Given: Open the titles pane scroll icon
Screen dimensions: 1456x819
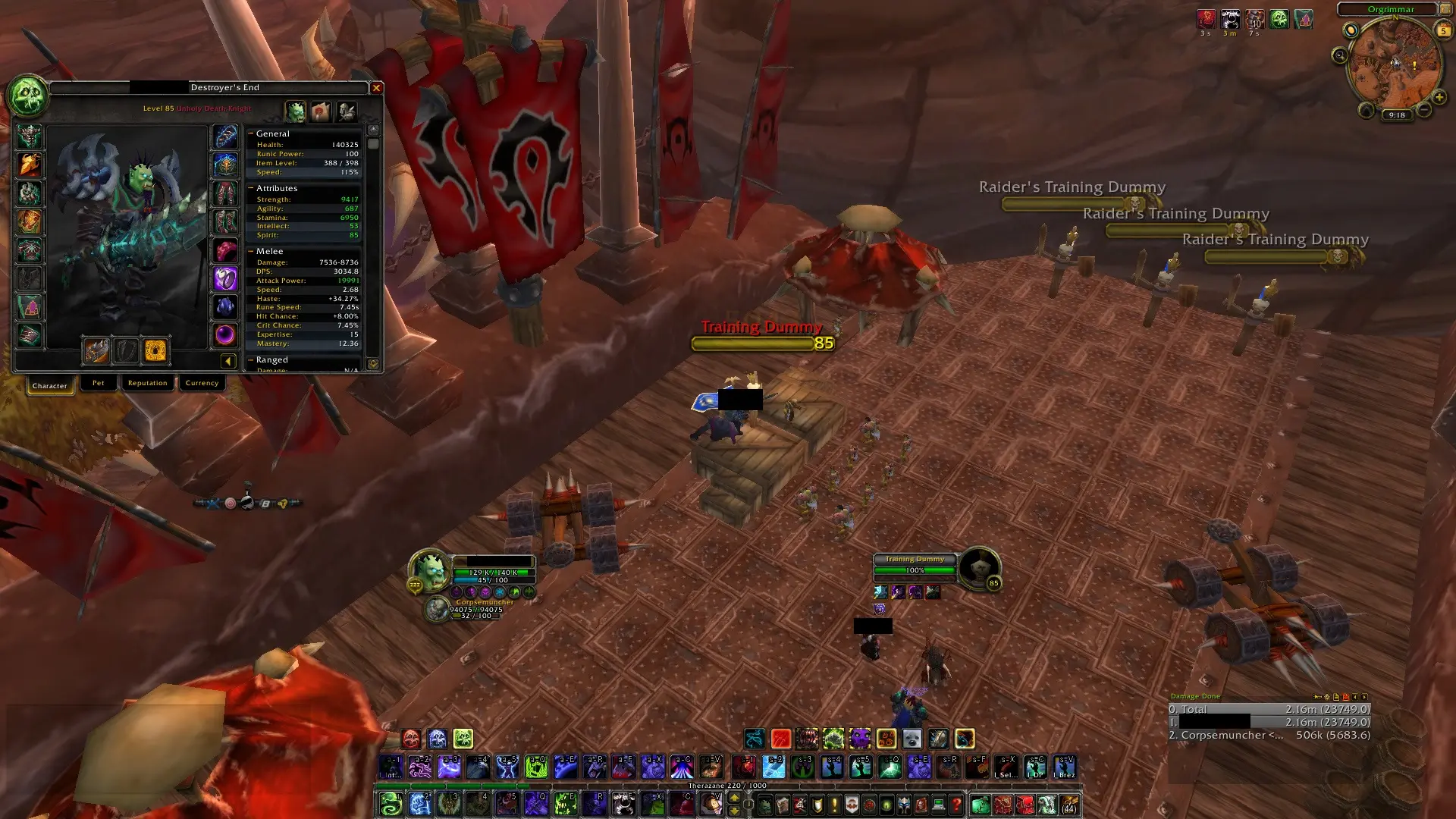Looking at the screenshot, I should (321, 112).
